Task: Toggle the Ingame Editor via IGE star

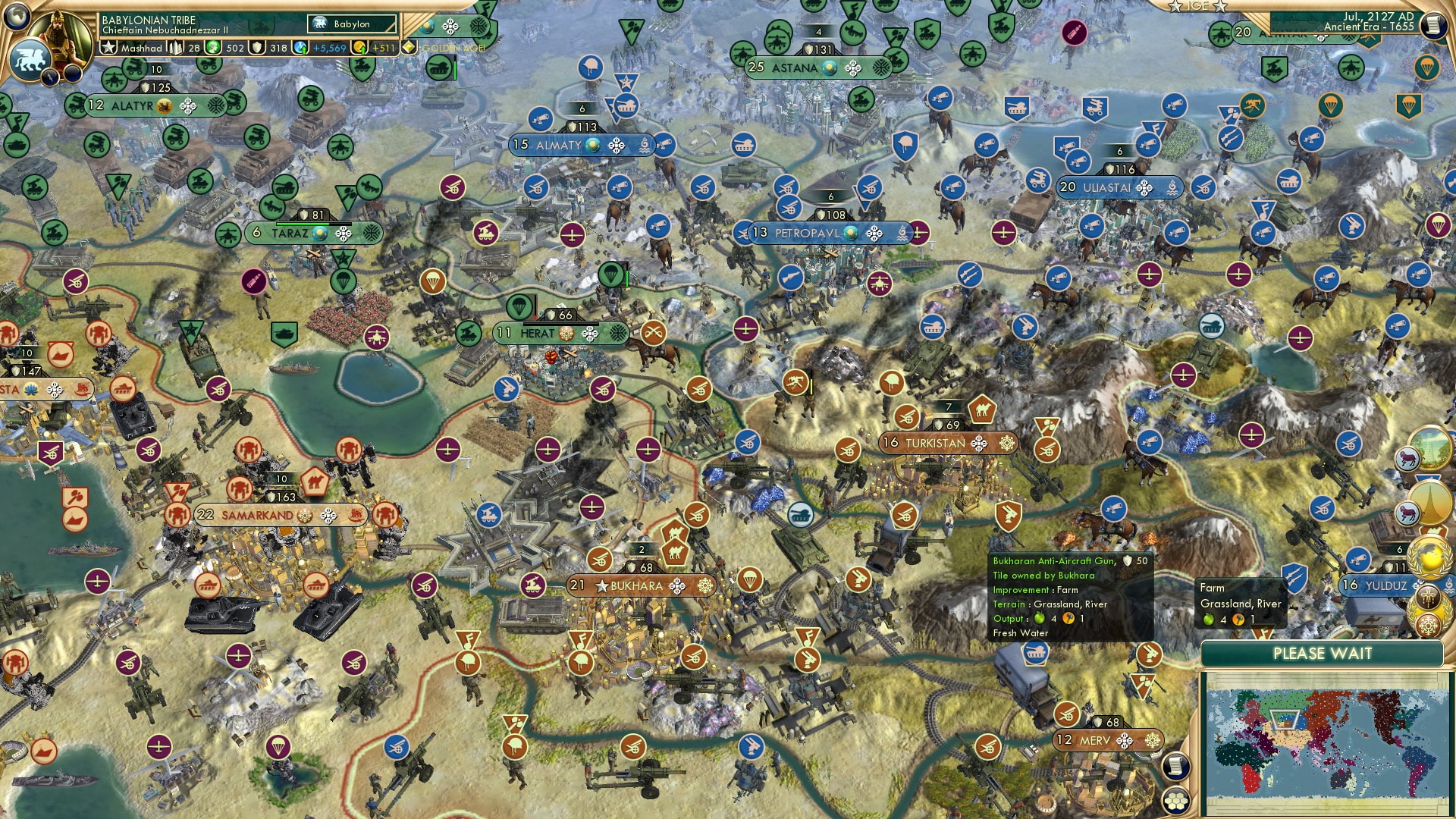Action: (x=1198, y=6)
